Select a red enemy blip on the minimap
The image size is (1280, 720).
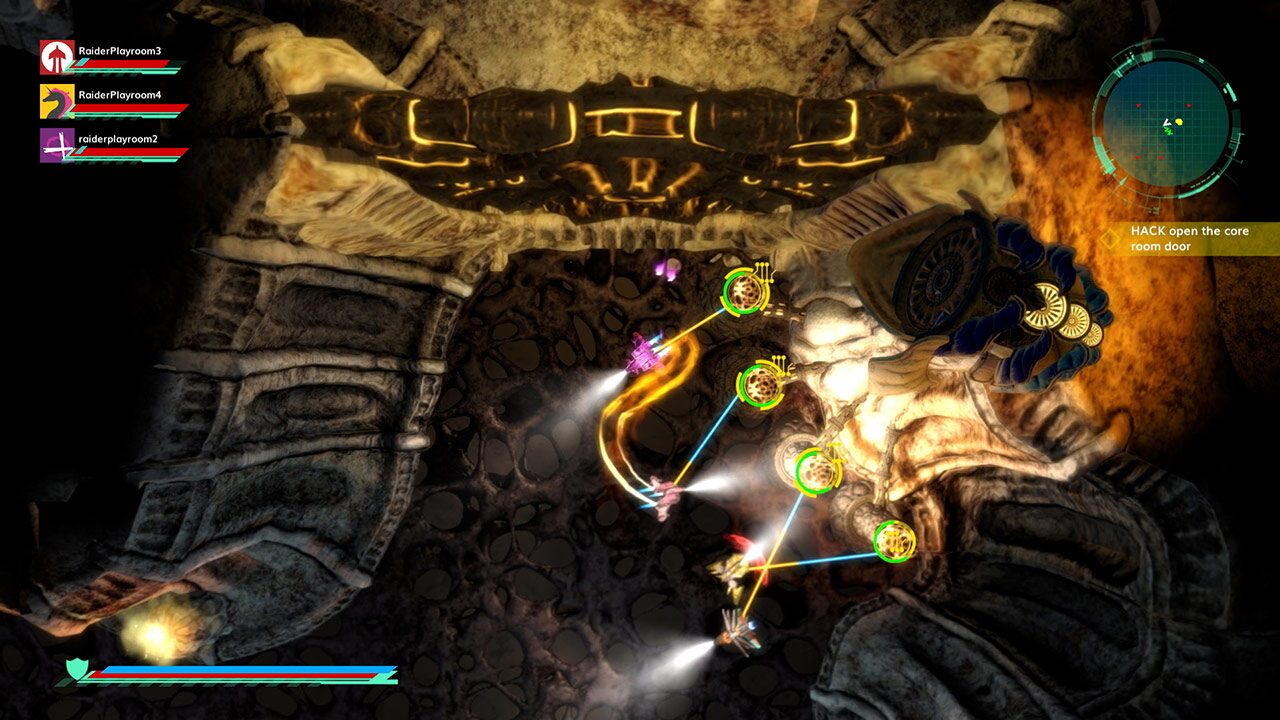click(x=1137, y=104)
